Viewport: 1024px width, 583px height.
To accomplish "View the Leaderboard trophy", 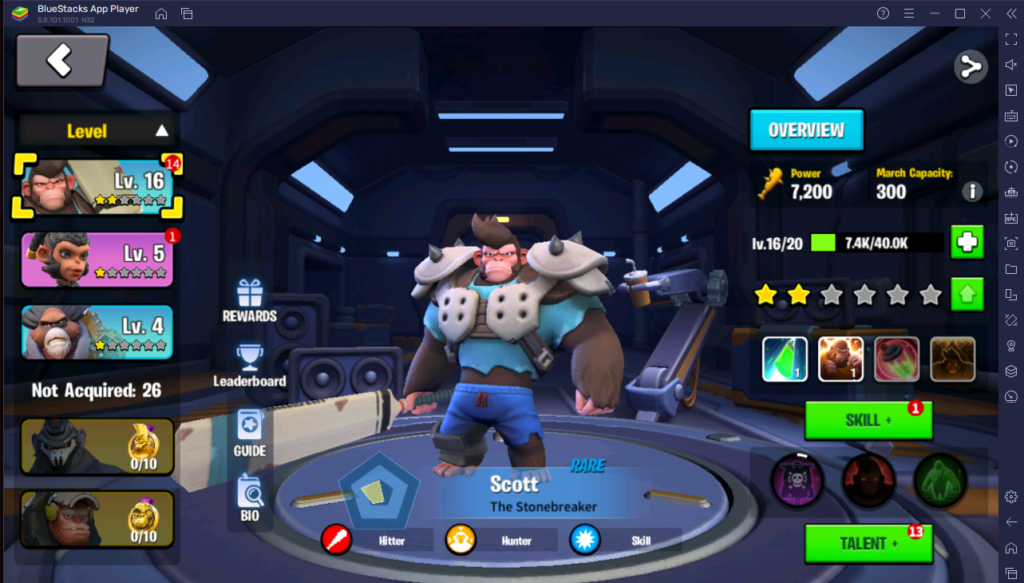I will click(249, 365).
